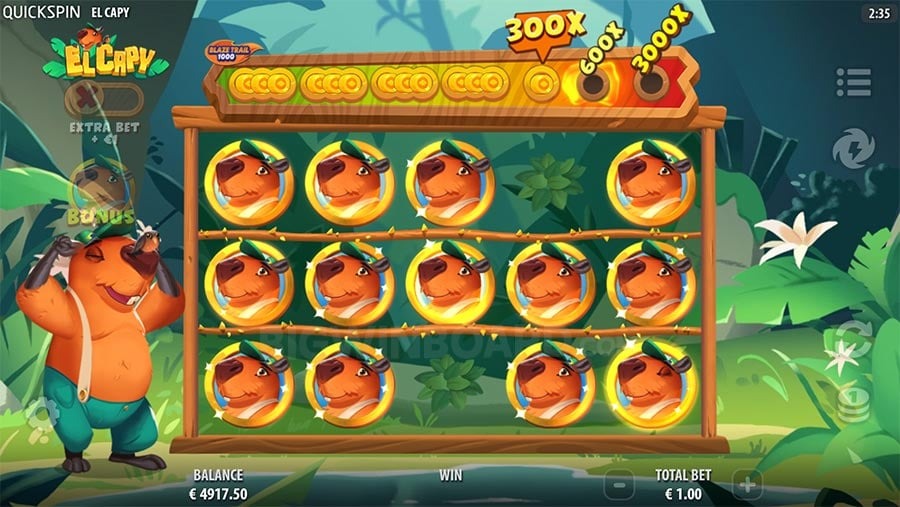The width and height of the screenshot is (900, 507).
Task: Open the hamburger menu list
Action: [x=853, y=82]
